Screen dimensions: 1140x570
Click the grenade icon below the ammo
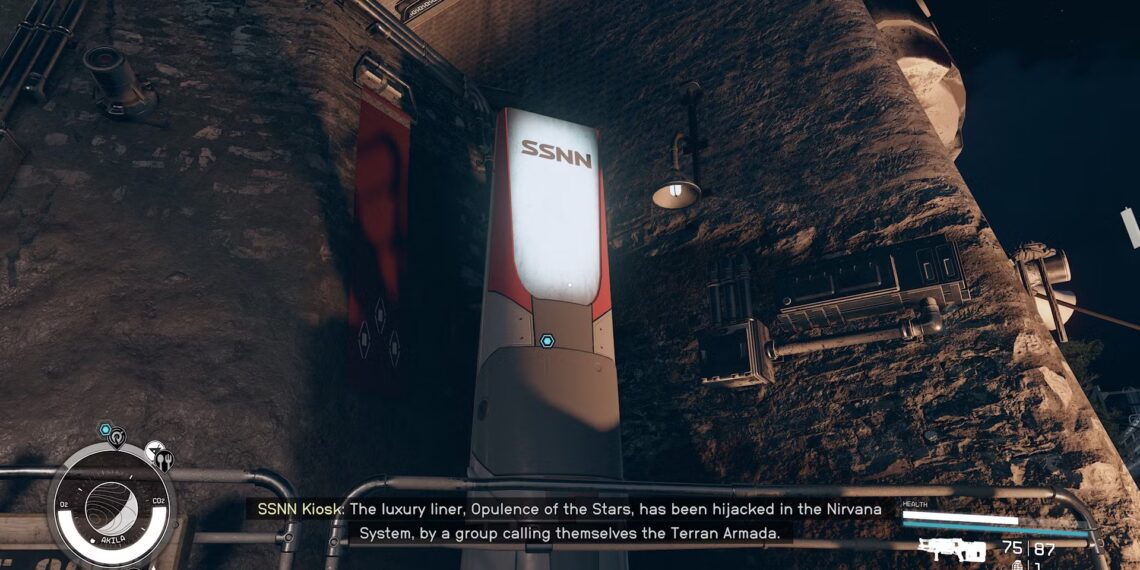tap(1019, 565)
